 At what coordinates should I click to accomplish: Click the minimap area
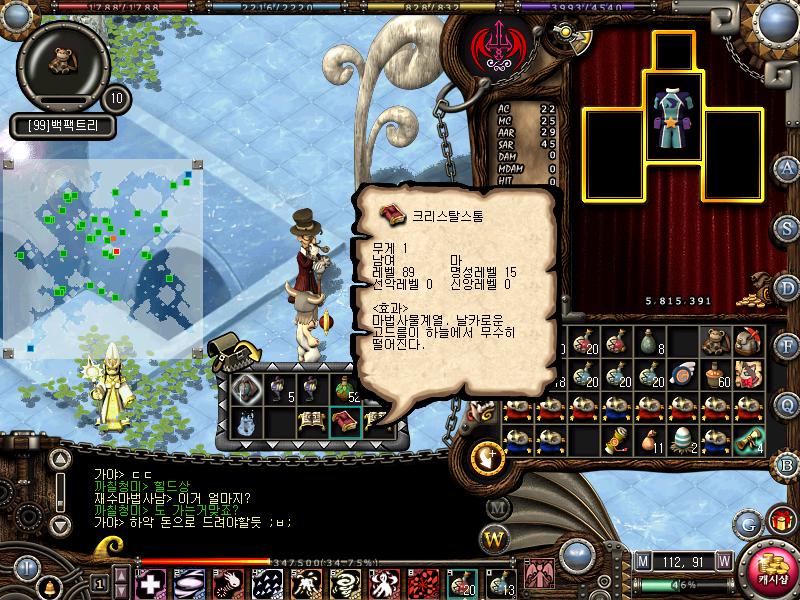point(98,255)
